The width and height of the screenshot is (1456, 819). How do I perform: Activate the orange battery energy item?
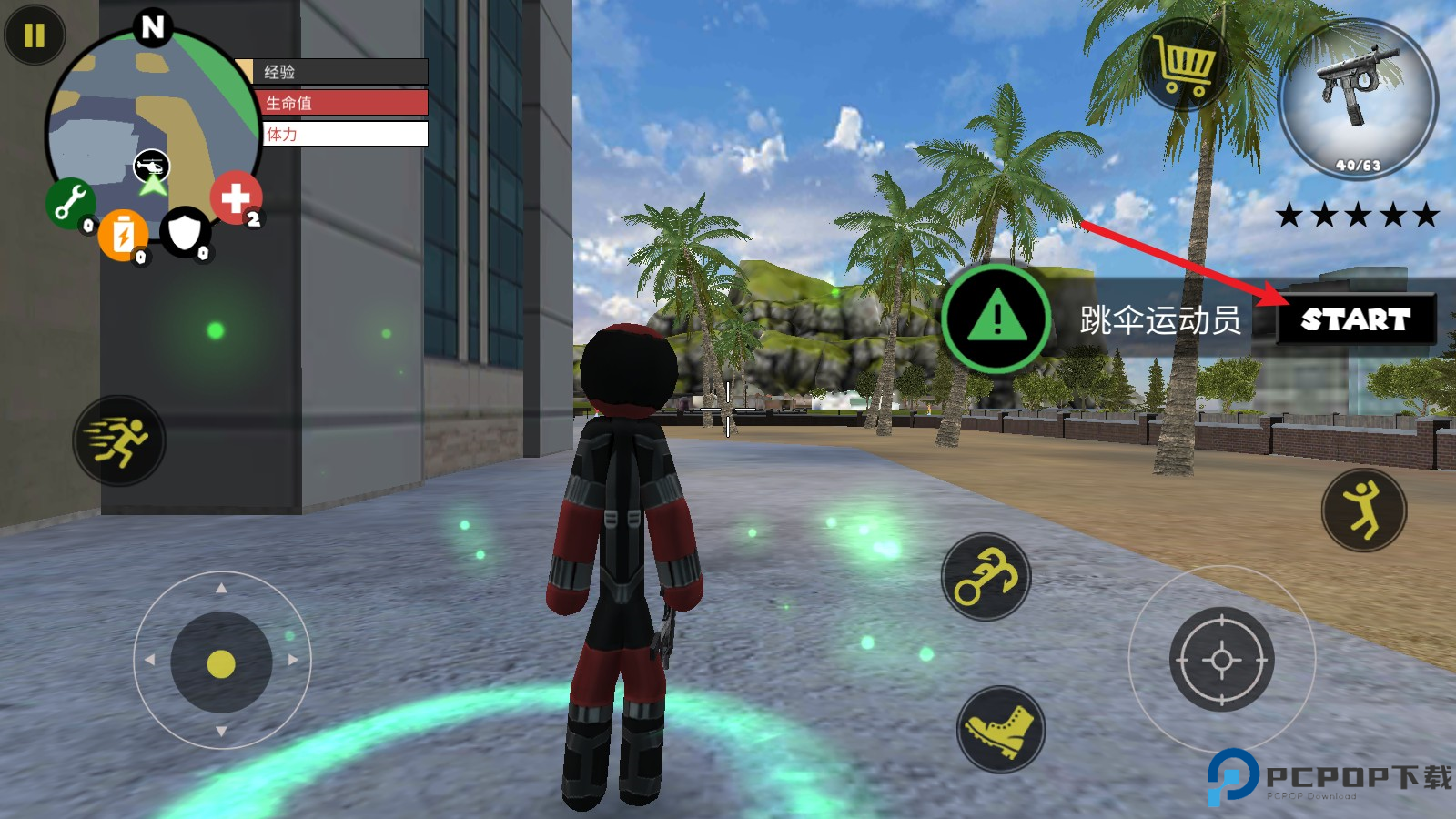tap(123, 235)
